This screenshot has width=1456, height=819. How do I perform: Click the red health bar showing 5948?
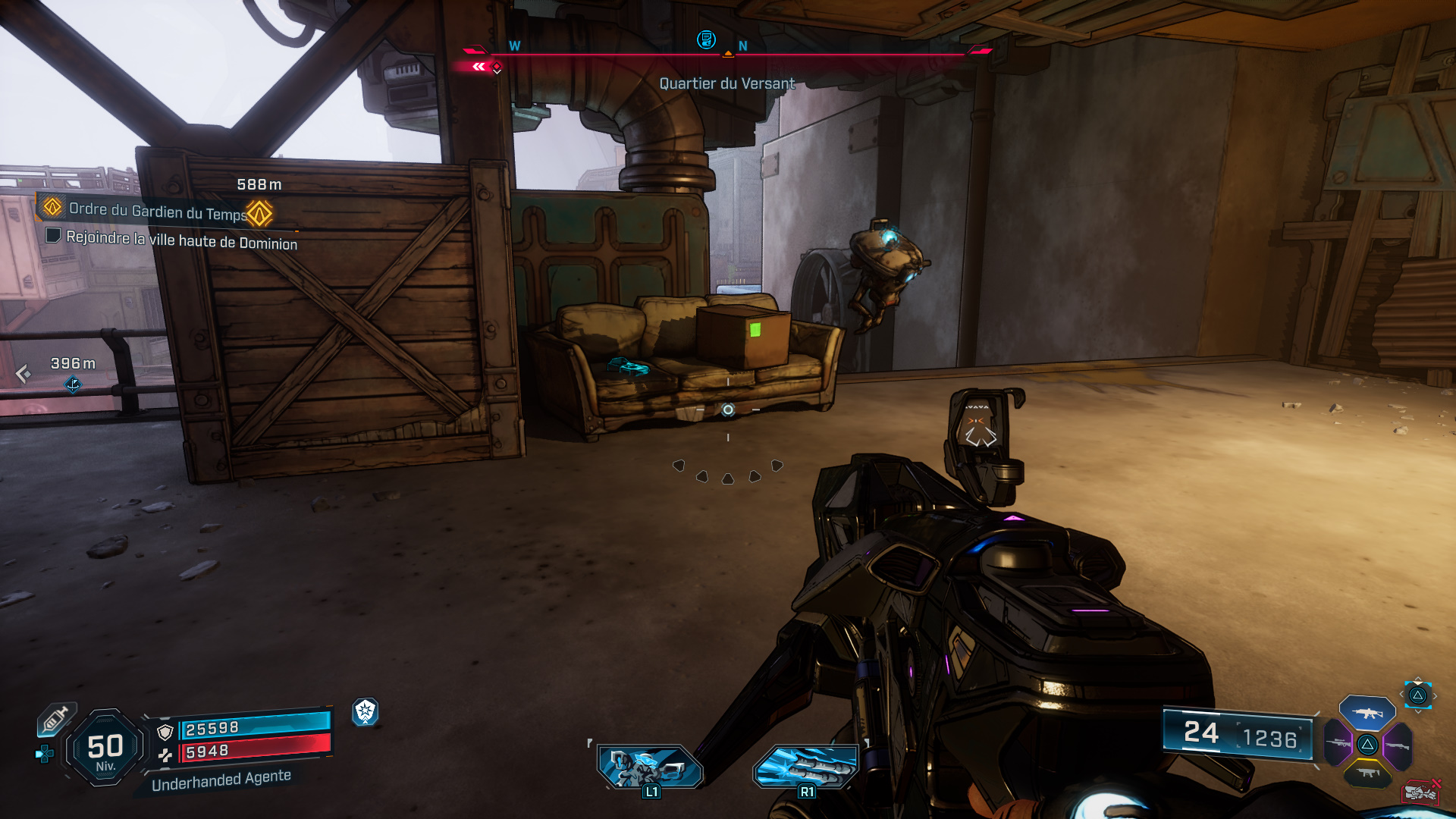coord(250,752)
